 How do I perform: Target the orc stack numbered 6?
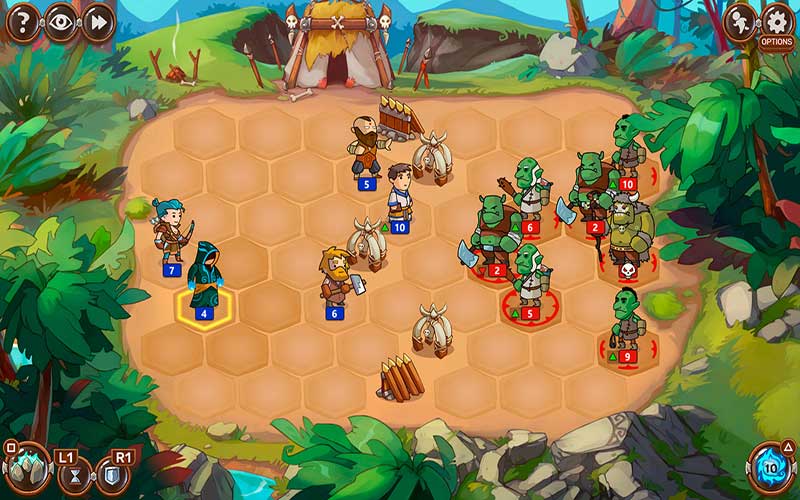click(529, 192)
